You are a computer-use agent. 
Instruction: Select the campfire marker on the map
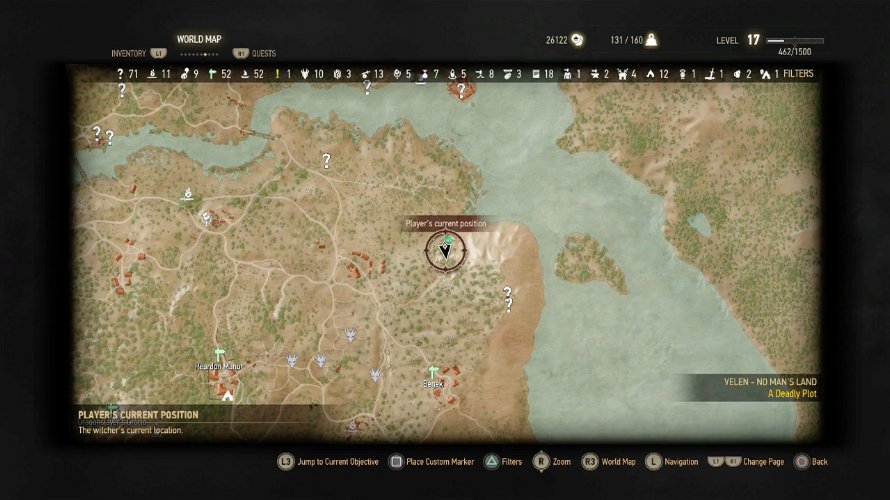pyautogui.click(x=187, y=191)
